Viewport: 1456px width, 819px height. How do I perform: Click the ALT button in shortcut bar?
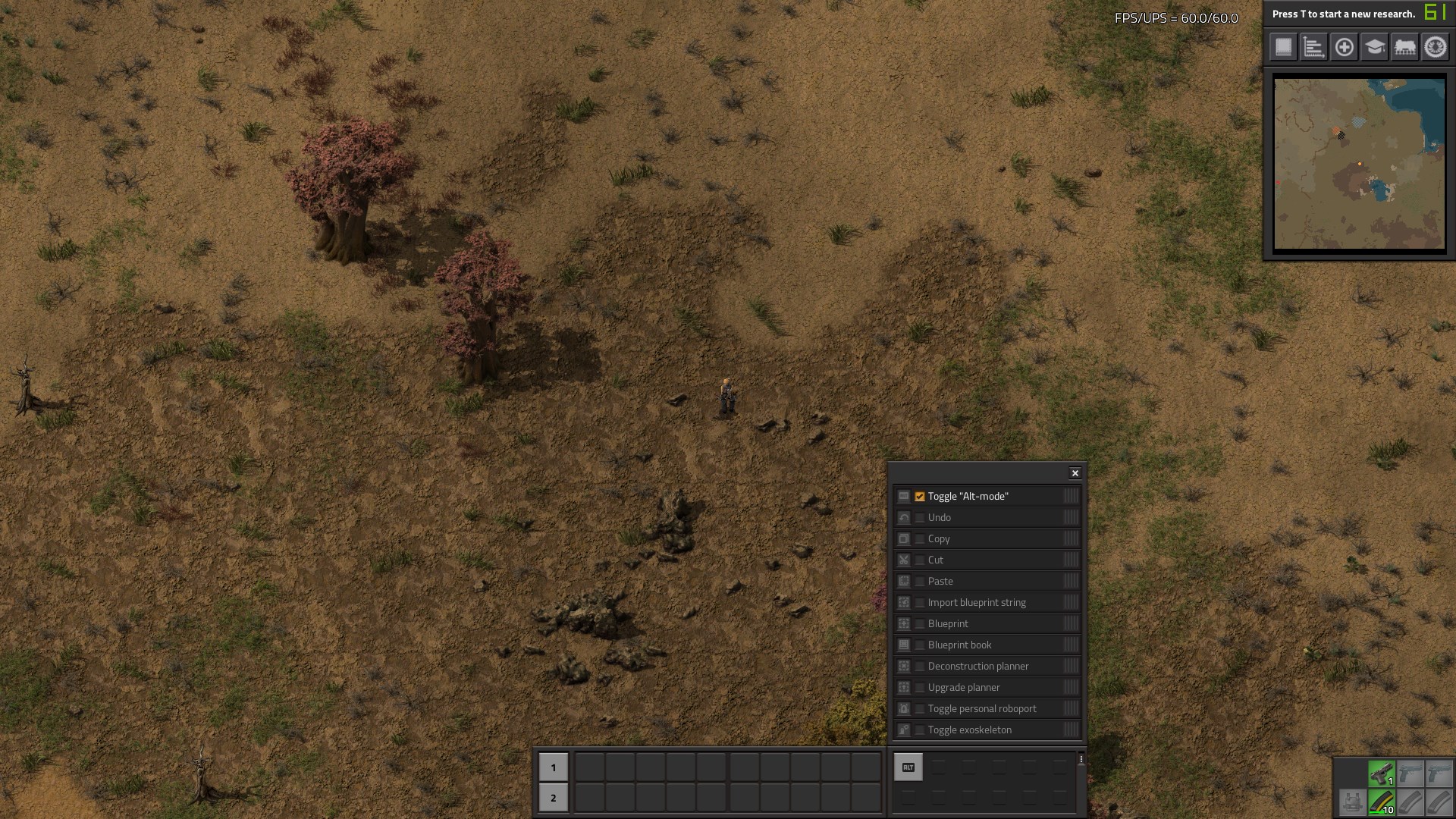[908, 767]
